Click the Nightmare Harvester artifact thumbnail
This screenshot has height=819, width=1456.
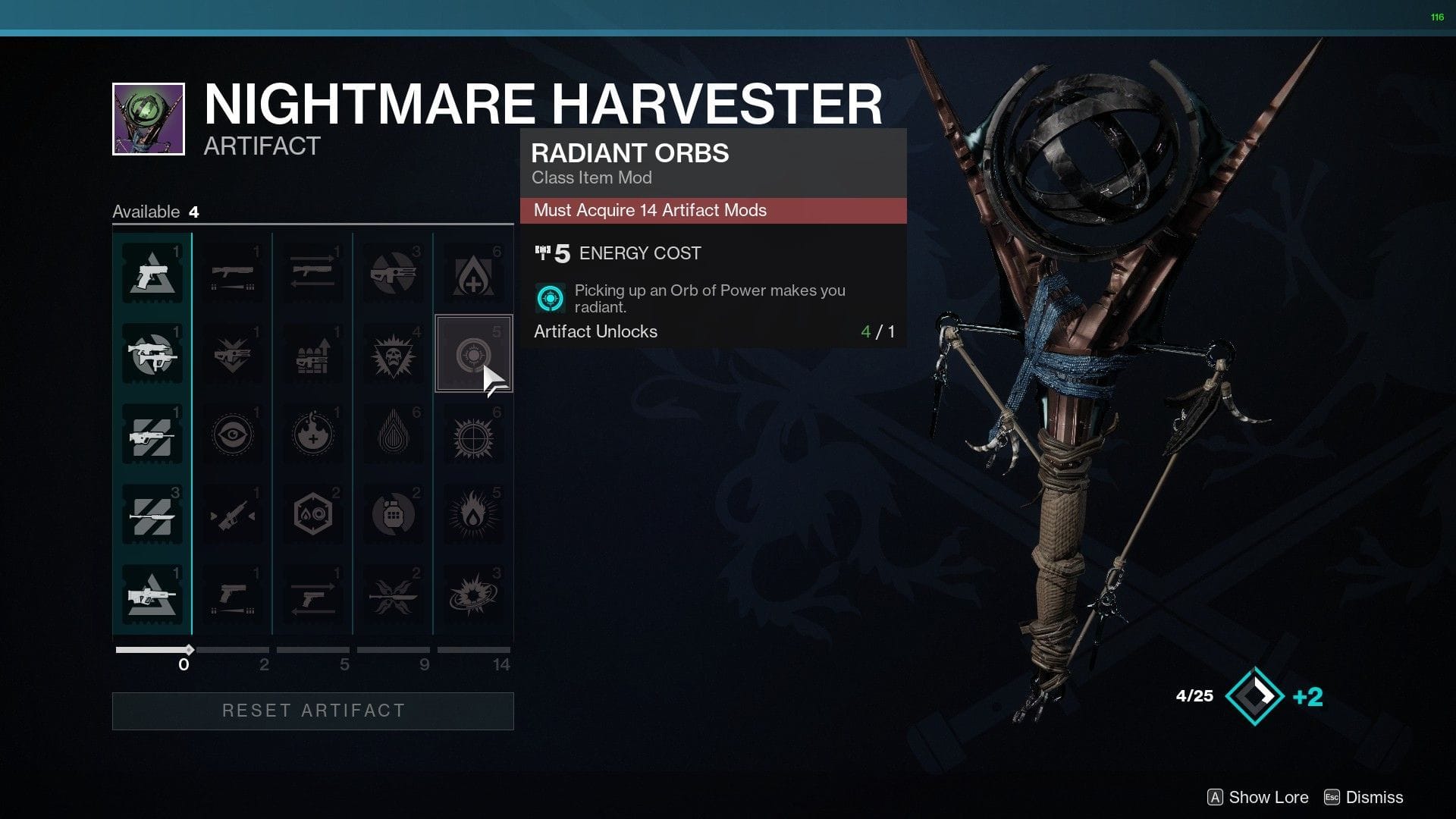tap(148, 118)
